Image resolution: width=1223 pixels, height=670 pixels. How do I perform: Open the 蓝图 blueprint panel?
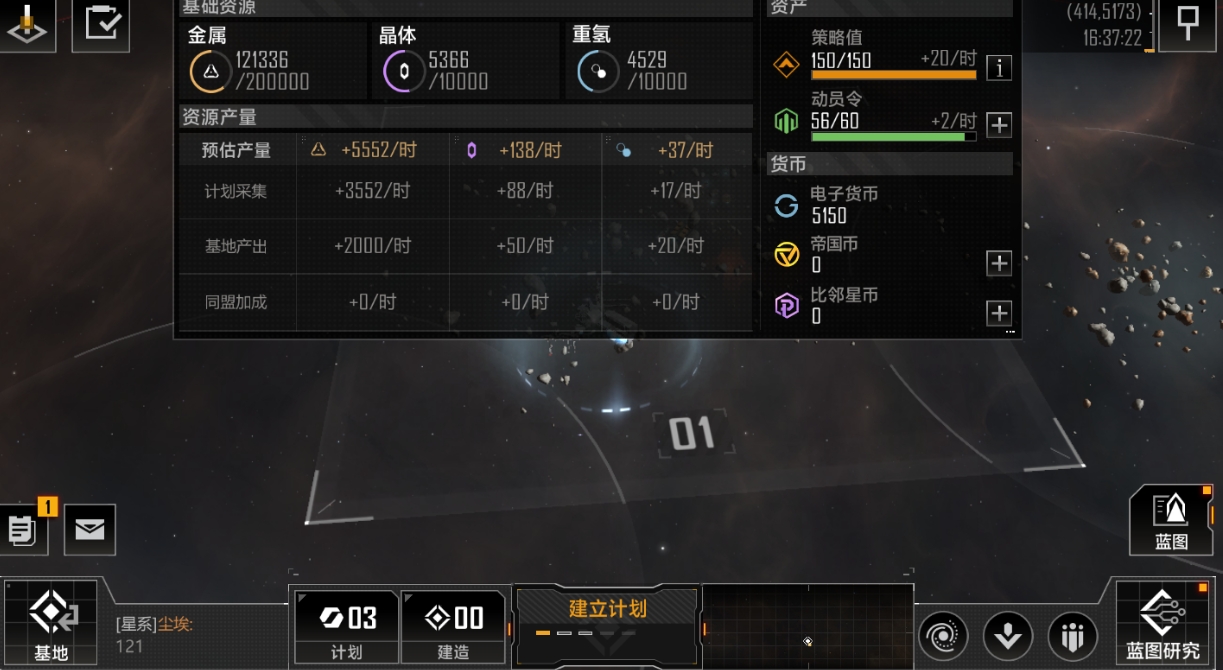(1171, 519)
